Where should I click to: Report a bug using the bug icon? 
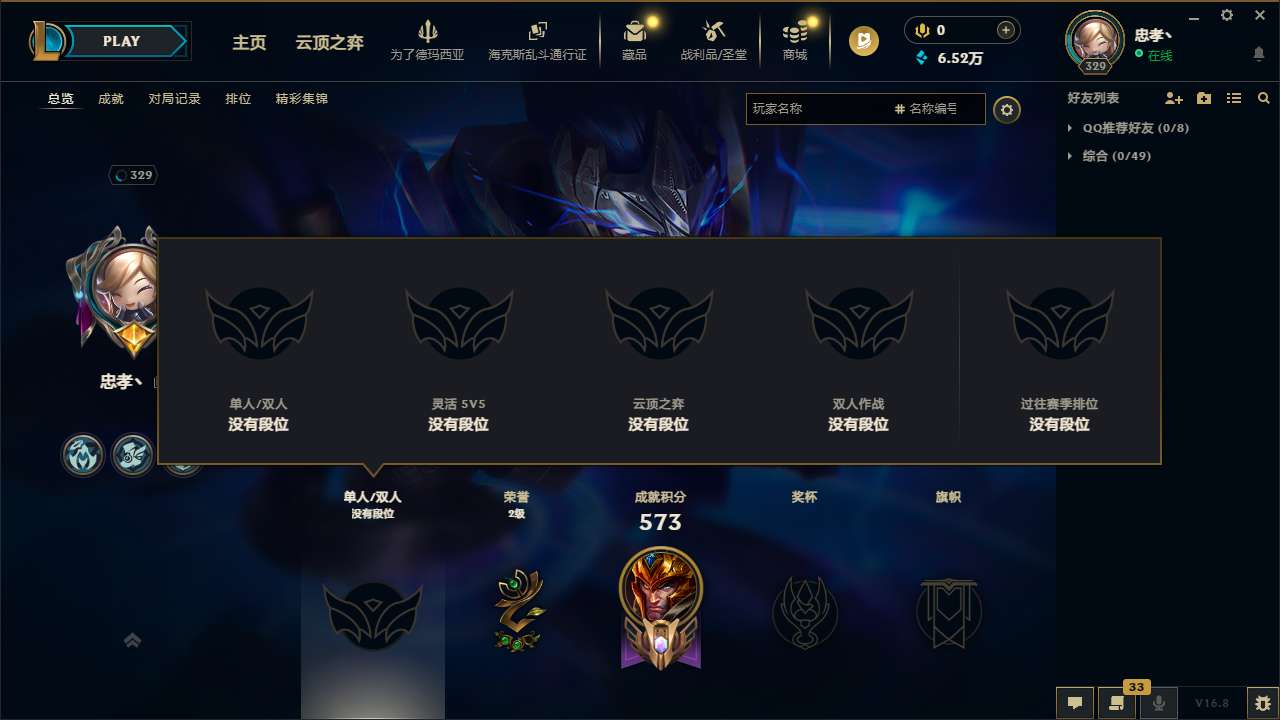[1262, 702]
